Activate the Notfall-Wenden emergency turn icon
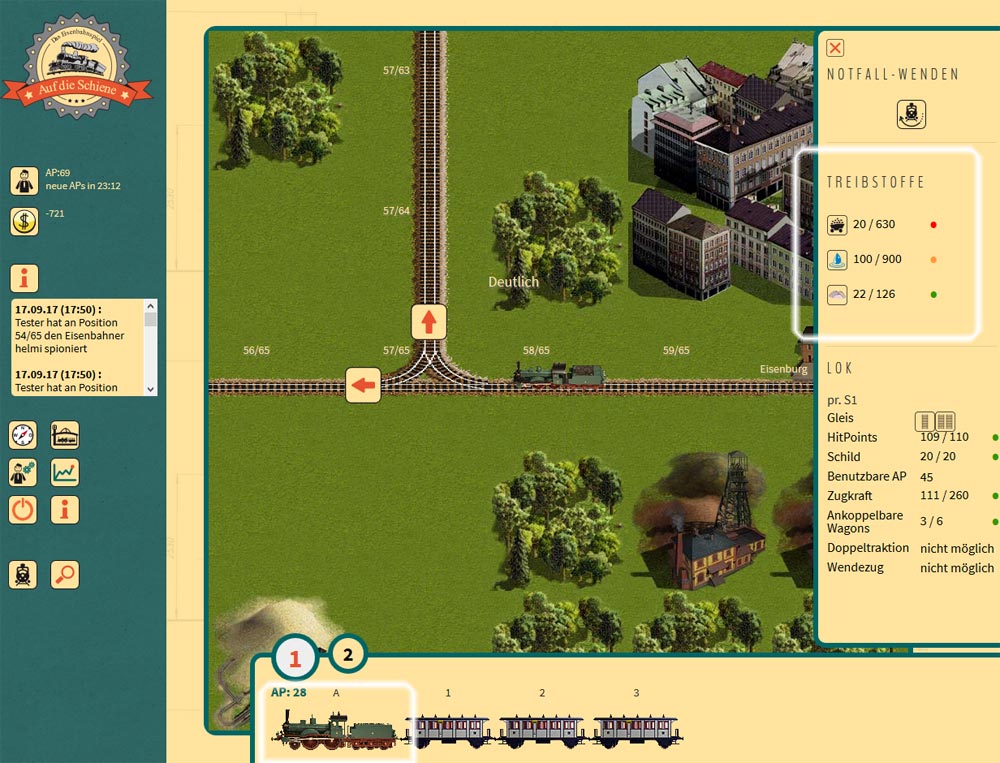The width and height of the screenshot is (1000, 763). click(911, 114)
